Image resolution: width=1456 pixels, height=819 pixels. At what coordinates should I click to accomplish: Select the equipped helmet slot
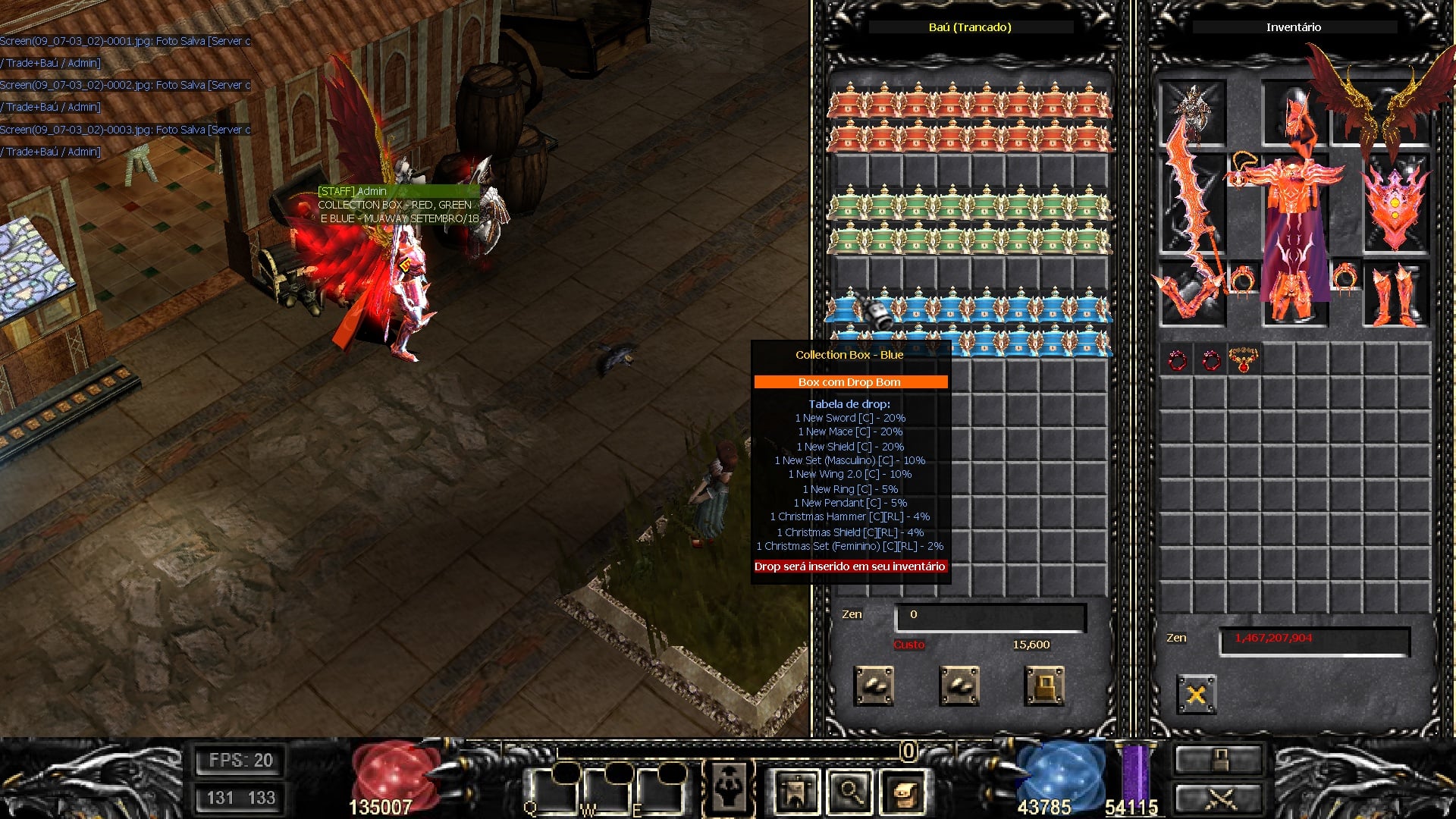point(1294,114)
